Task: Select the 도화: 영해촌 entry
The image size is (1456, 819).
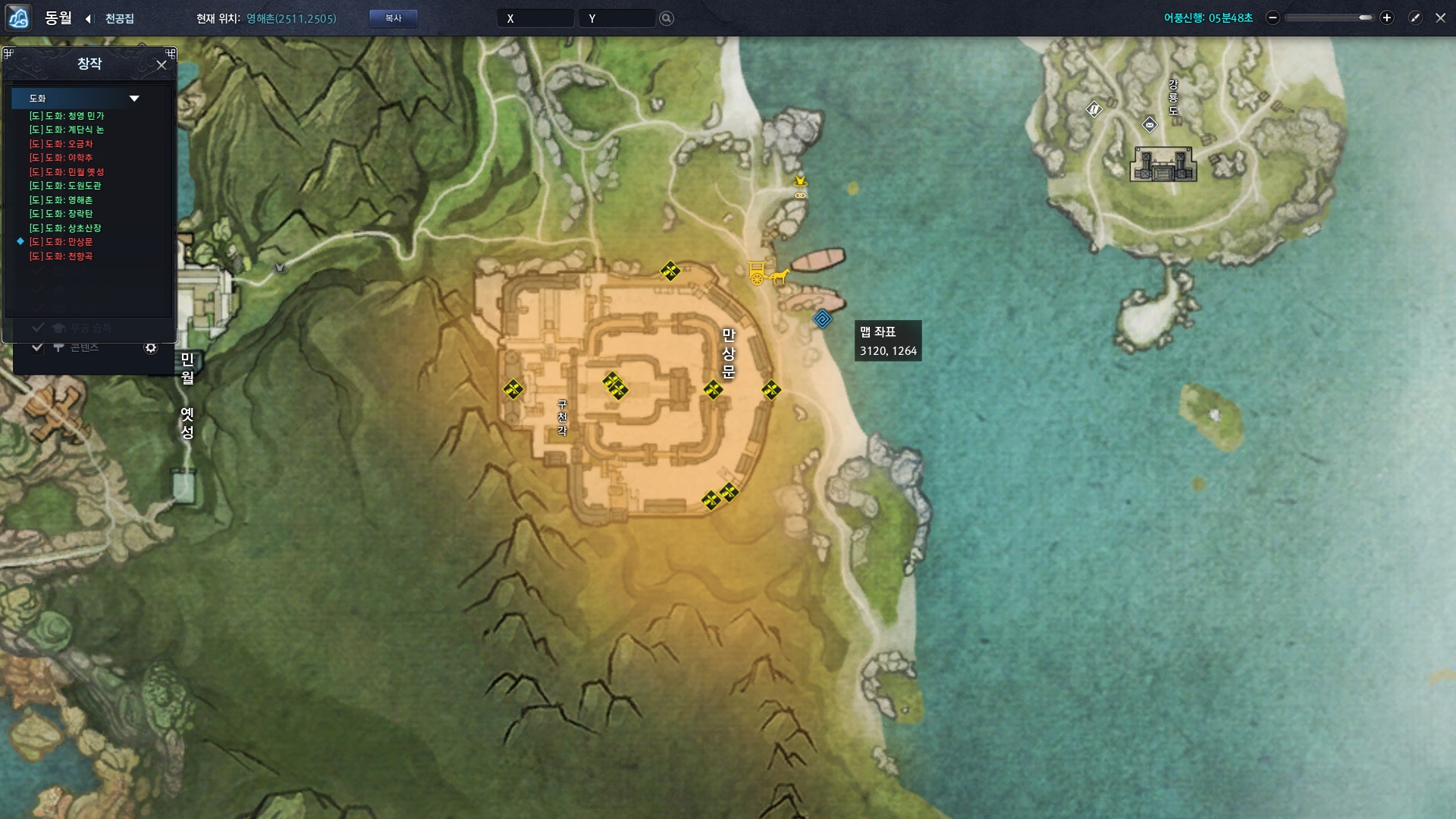Action: click(61, 200)
